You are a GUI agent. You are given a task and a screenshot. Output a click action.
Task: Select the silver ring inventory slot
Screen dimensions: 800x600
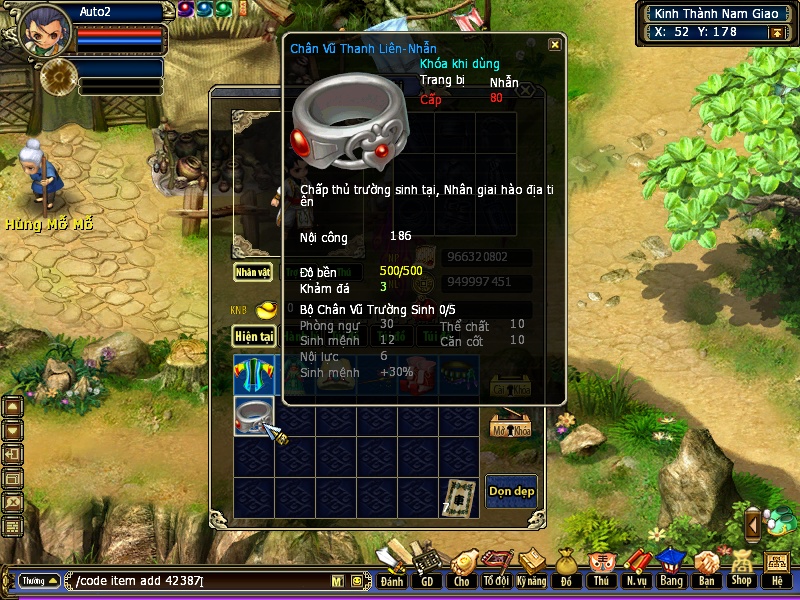point(253,415)
